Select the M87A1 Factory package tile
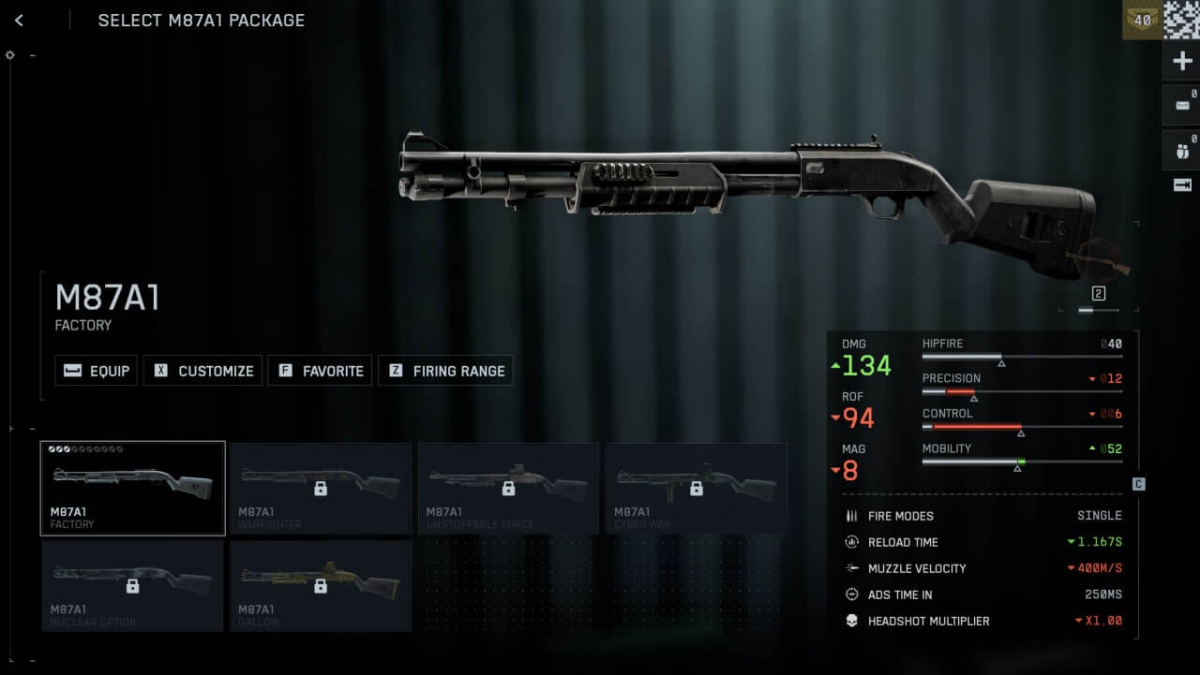The image size is (1200, 675). (x=132, y=488)
